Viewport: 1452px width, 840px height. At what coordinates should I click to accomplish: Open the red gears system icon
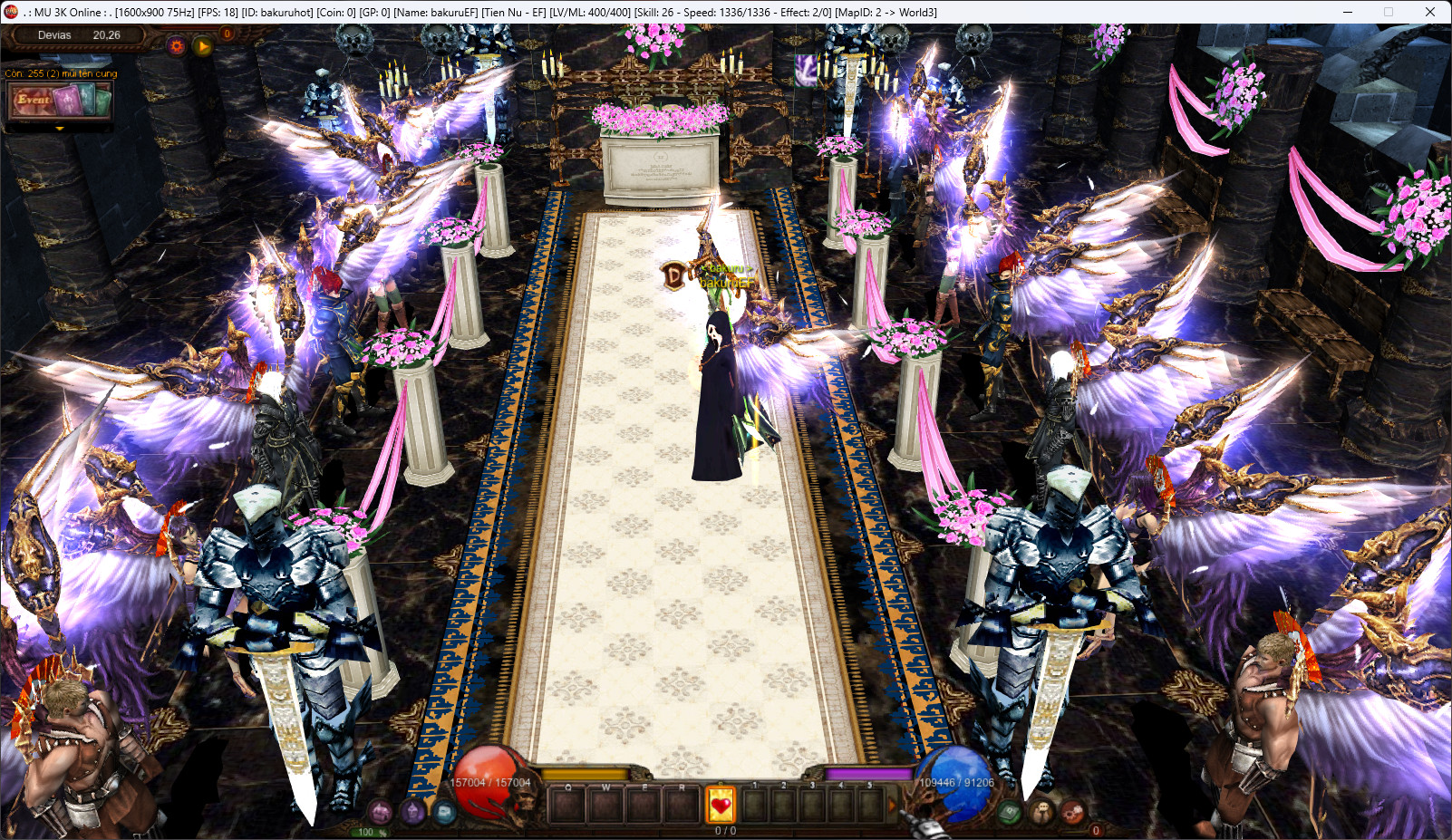point(1072,811)
